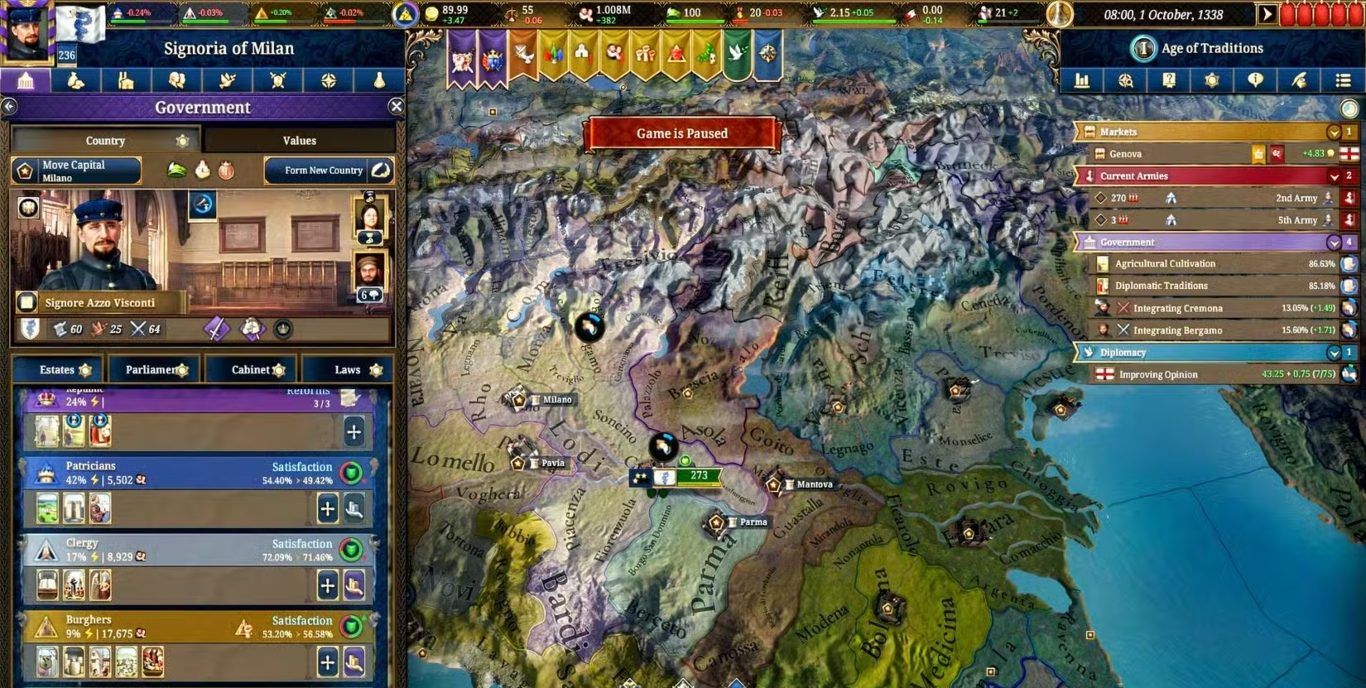Switch to the Parliament tab
This screenshot has height=688, width=1366.
point(153,370)
